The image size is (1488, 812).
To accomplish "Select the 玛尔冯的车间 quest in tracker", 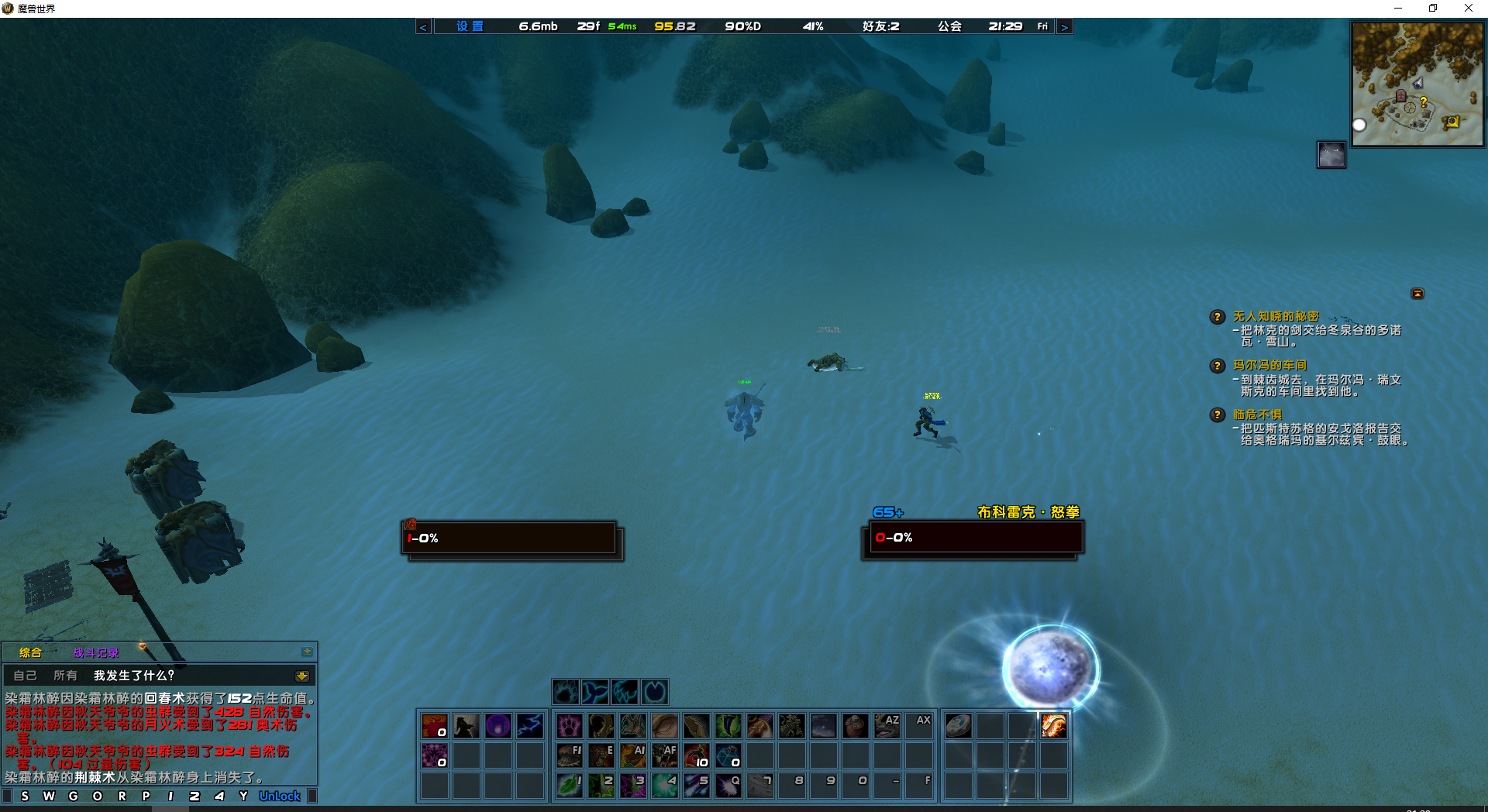I will click(1269, 365).
